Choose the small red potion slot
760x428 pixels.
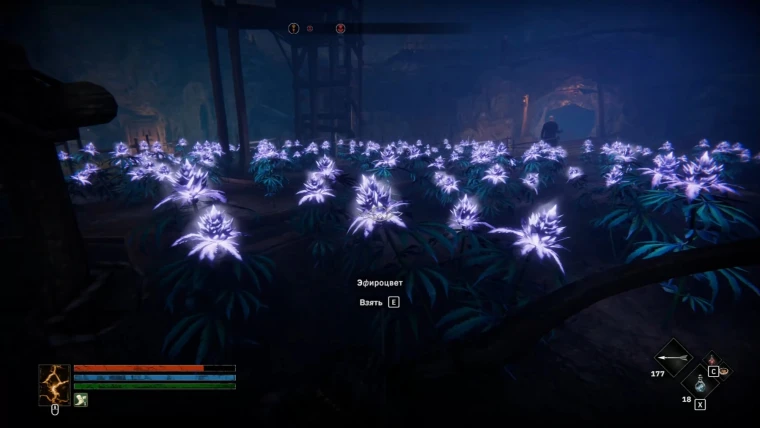[711, 359]
